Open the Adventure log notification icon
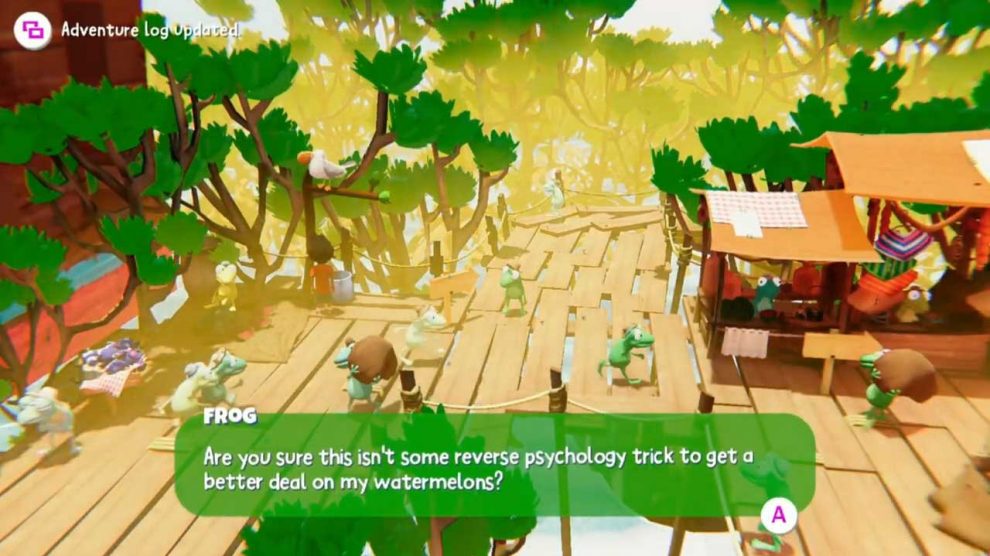Image resolution: width=990 pixels, height=556 pixels. [32, 30]
